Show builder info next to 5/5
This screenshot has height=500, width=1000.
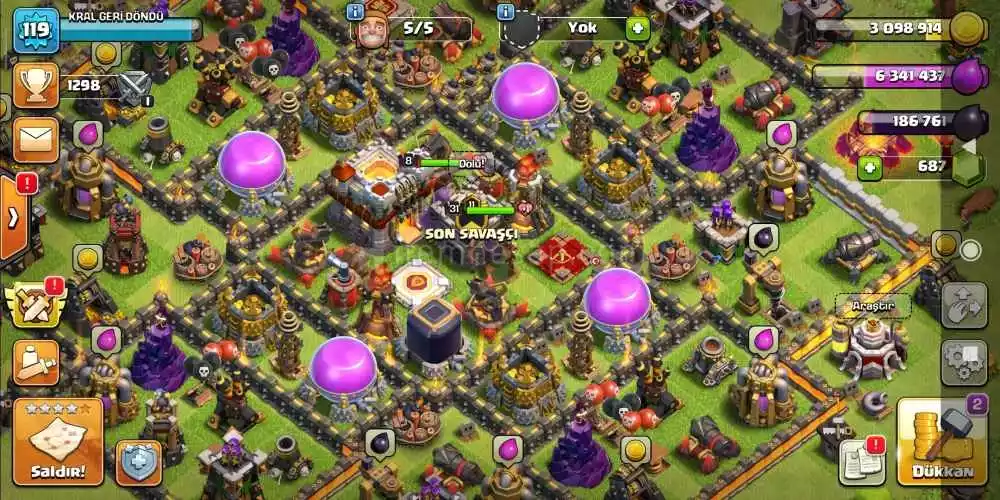pos(355,12)
